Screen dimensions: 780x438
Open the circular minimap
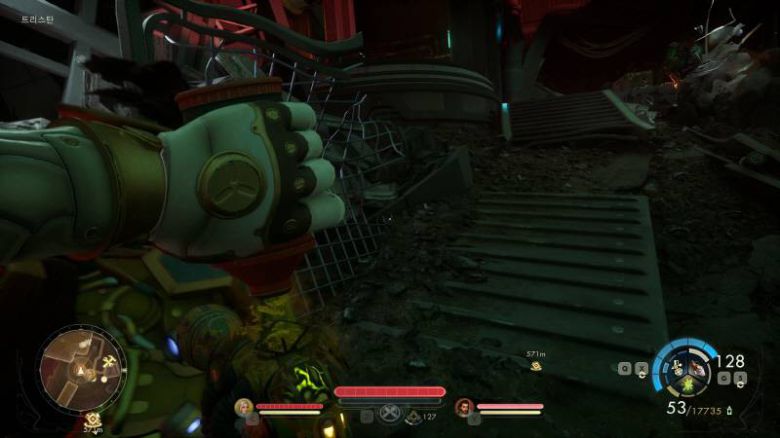coord(82,368)
